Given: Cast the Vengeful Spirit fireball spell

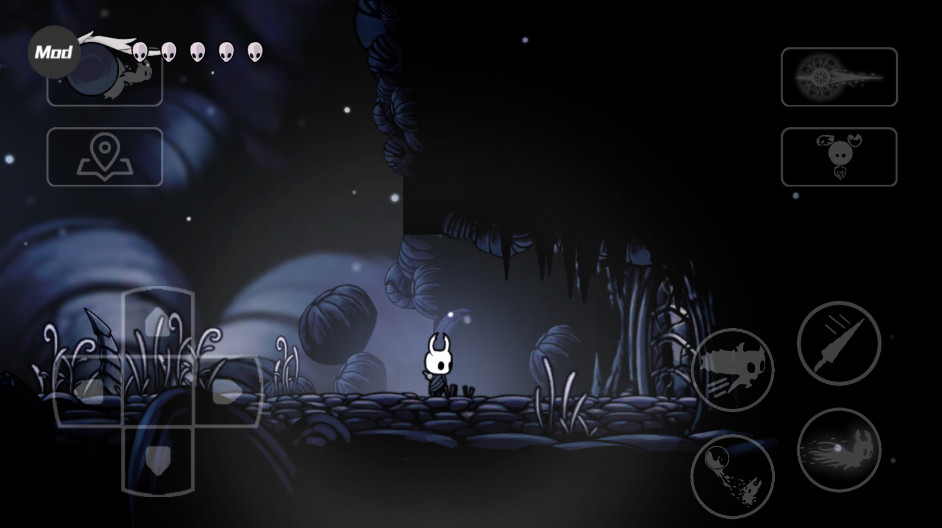Looking at the screenshot, I should [x=838, y=449].
